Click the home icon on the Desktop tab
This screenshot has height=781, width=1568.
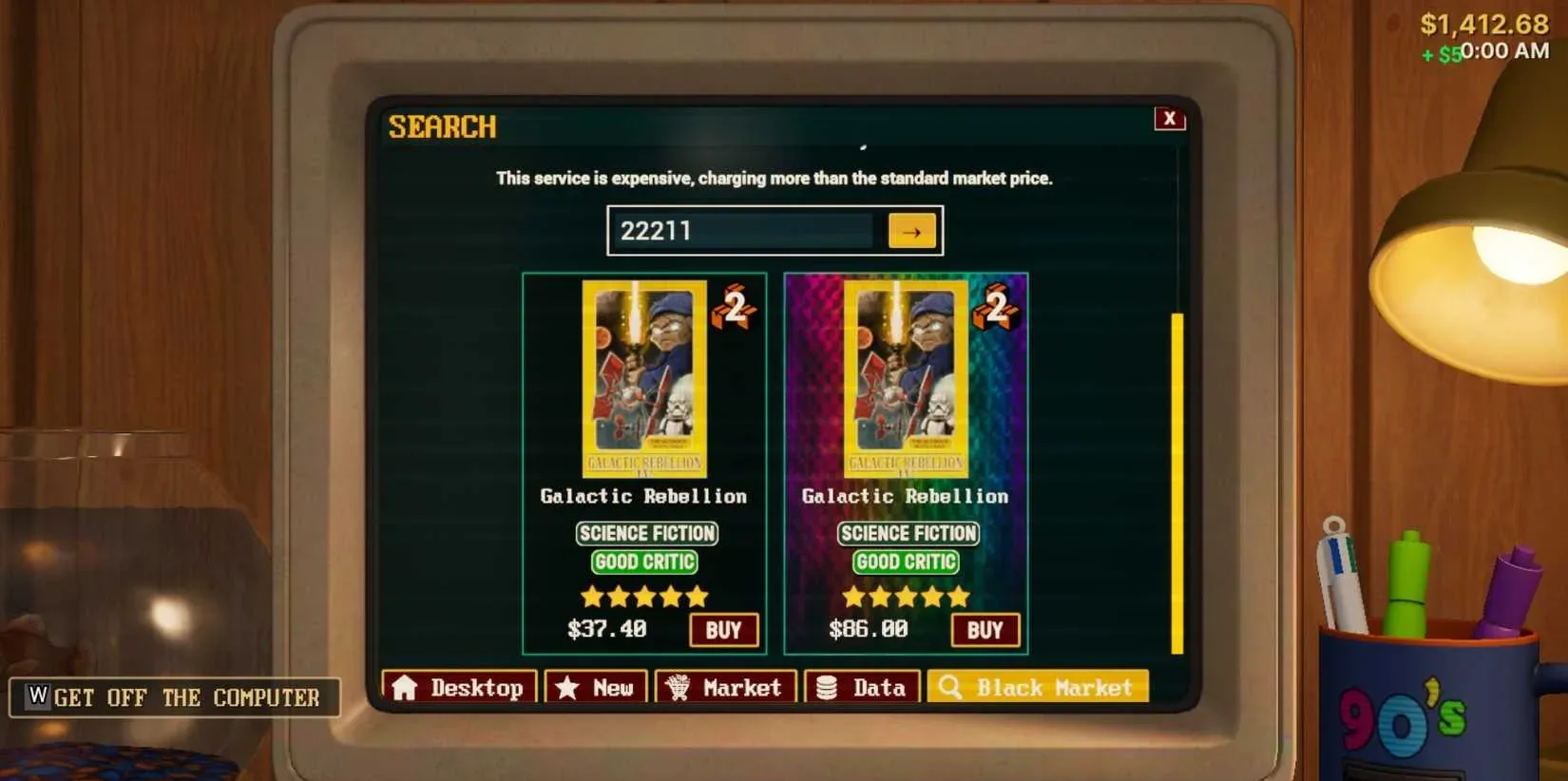(408, 687)
